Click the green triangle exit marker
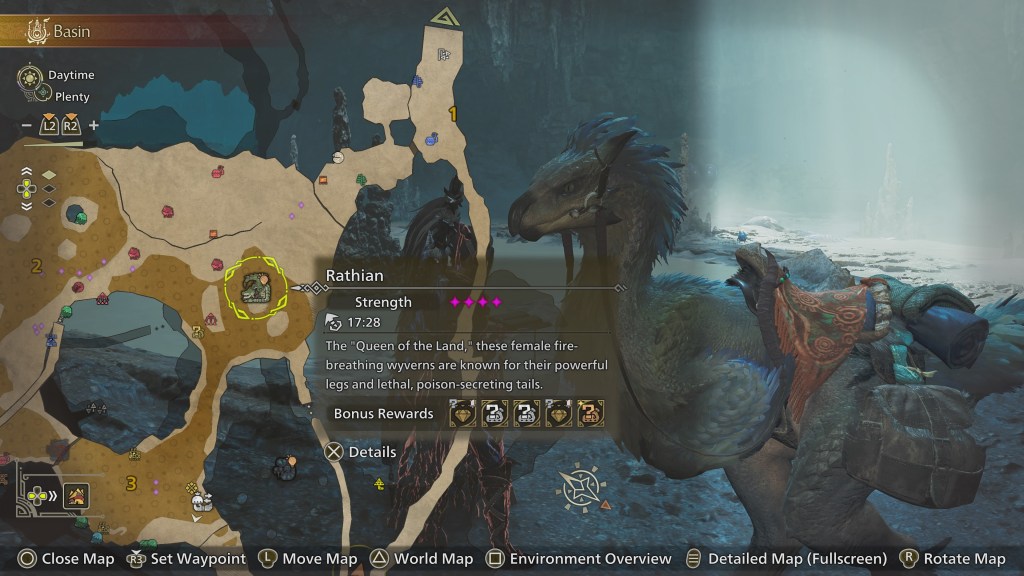1024x576 pixels. [x=441, y=15]
